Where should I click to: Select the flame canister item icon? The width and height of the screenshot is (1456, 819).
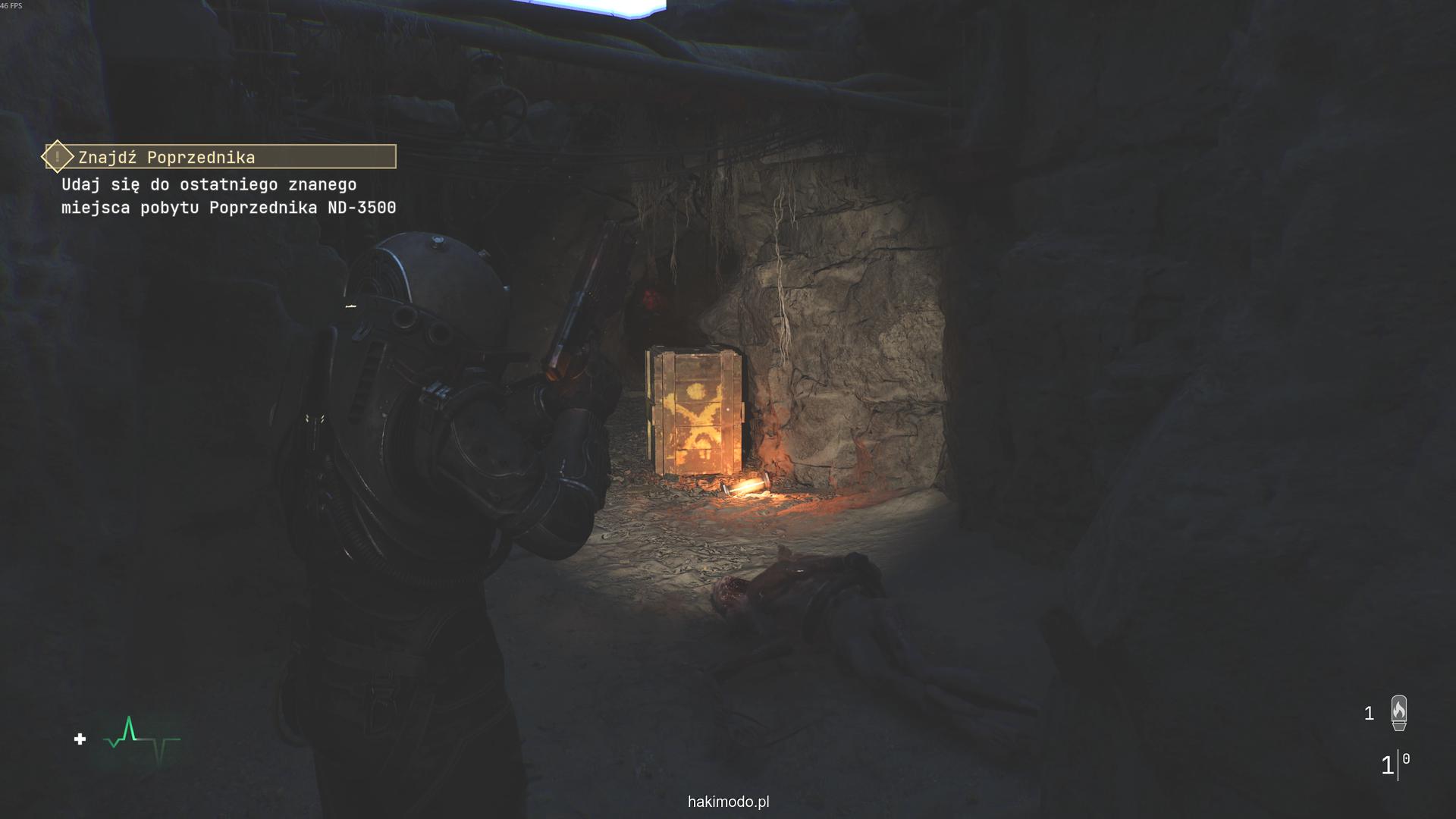[1398, 713]
